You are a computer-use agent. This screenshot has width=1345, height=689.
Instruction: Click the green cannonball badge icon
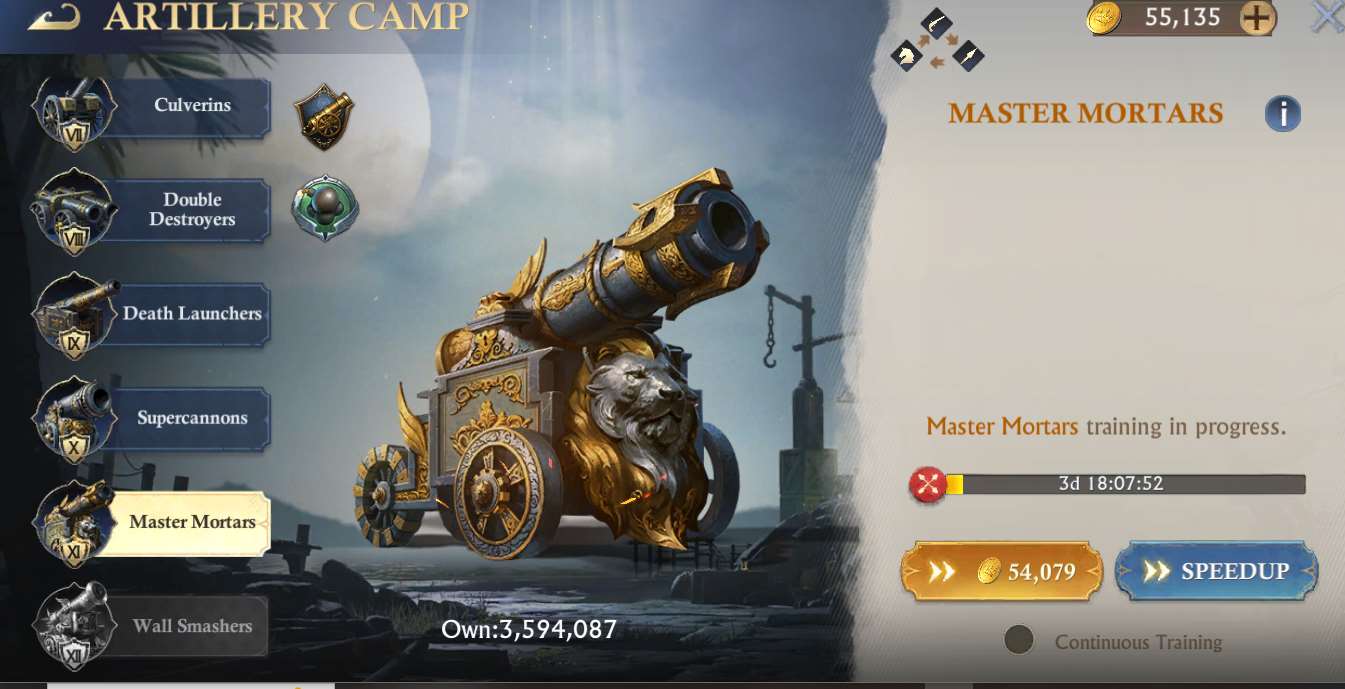point(325,209)
